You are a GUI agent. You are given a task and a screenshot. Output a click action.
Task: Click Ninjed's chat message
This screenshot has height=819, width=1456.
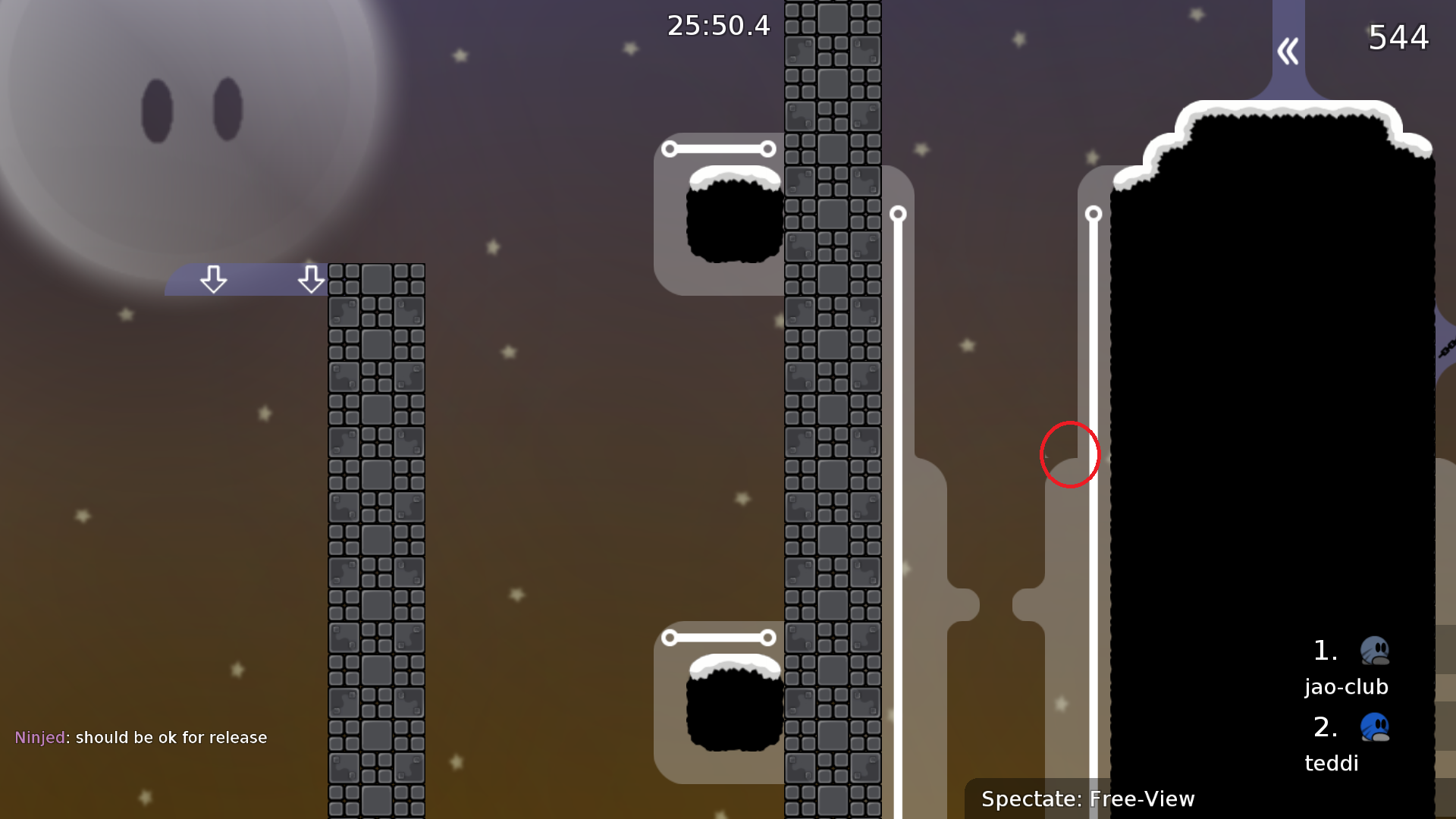[141, 736]
